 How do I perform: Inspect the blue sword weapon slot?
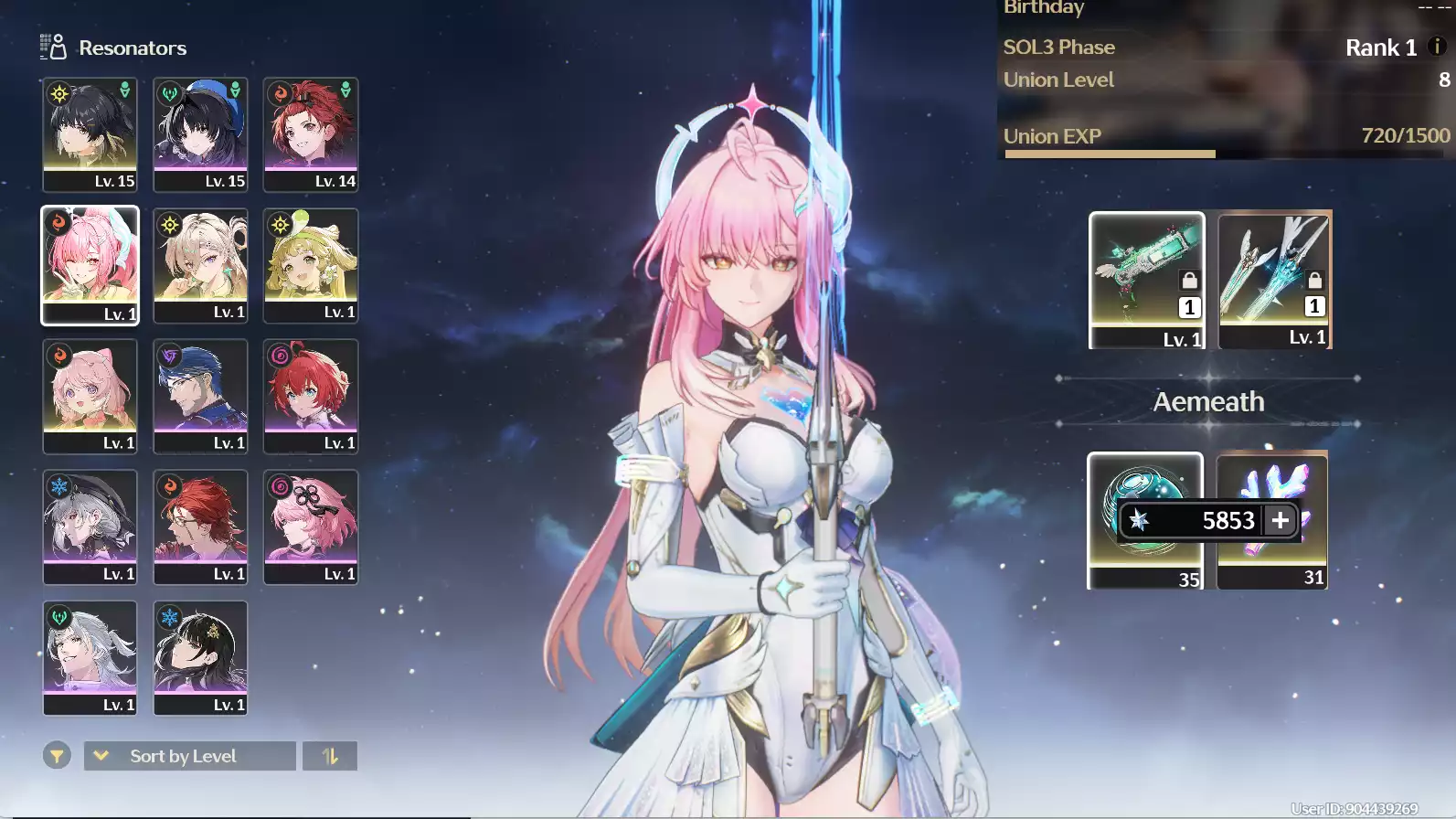coord(1275,280)
